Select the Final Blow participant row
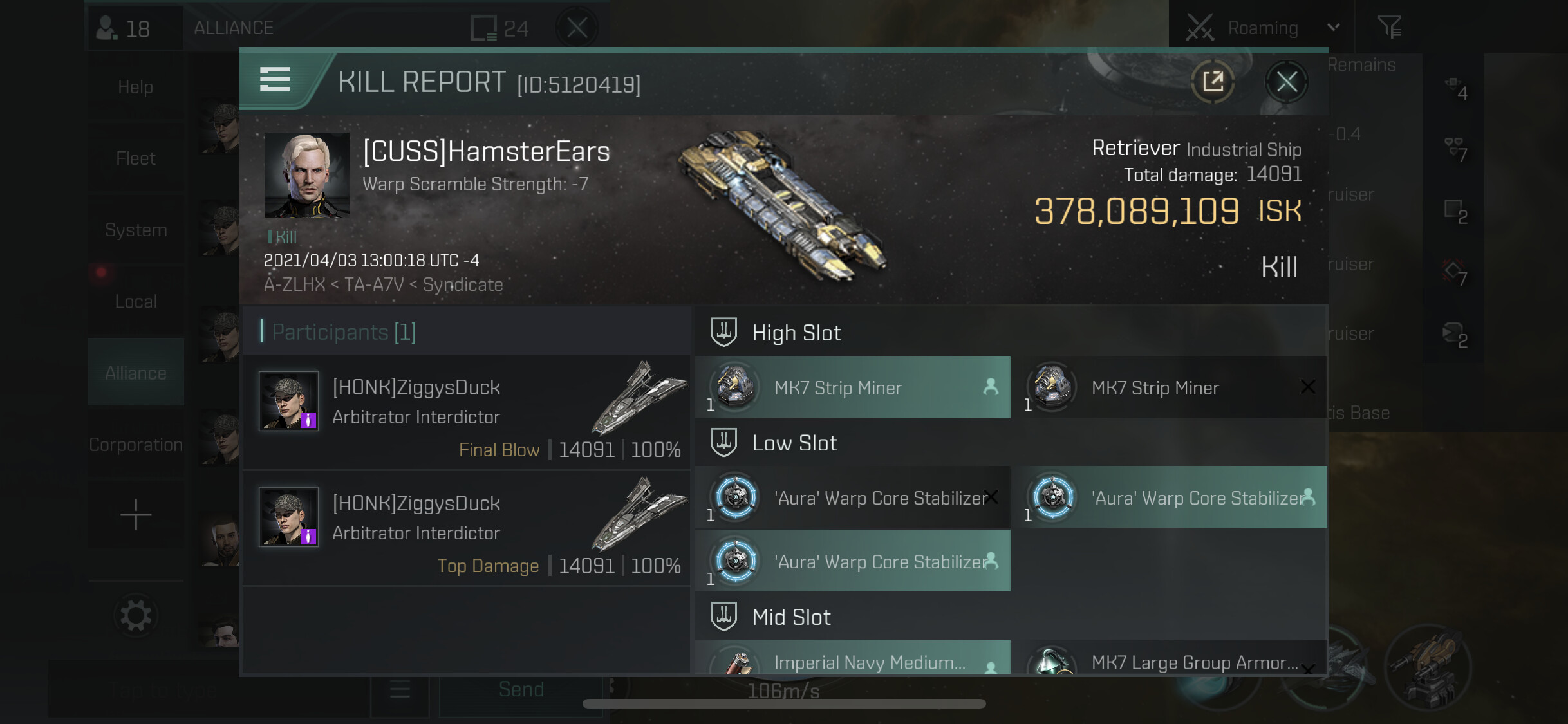Viewport: 1568px width, 724px height. pos(466,413)
